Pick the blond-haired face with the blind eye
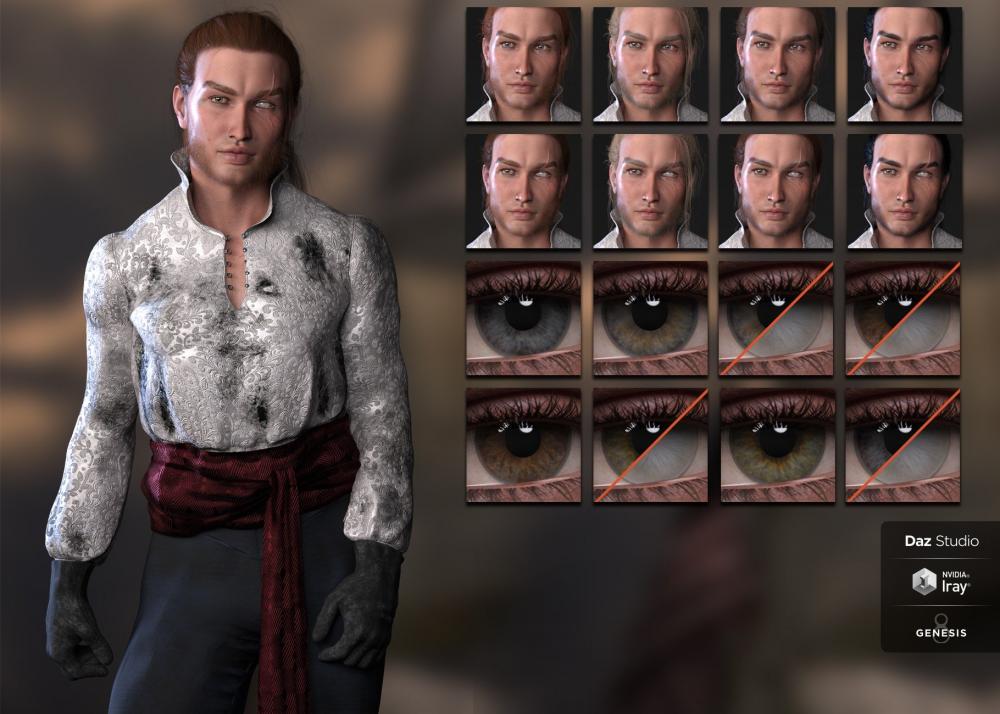This screenshot has height=714, width=1000. point(650,191)
